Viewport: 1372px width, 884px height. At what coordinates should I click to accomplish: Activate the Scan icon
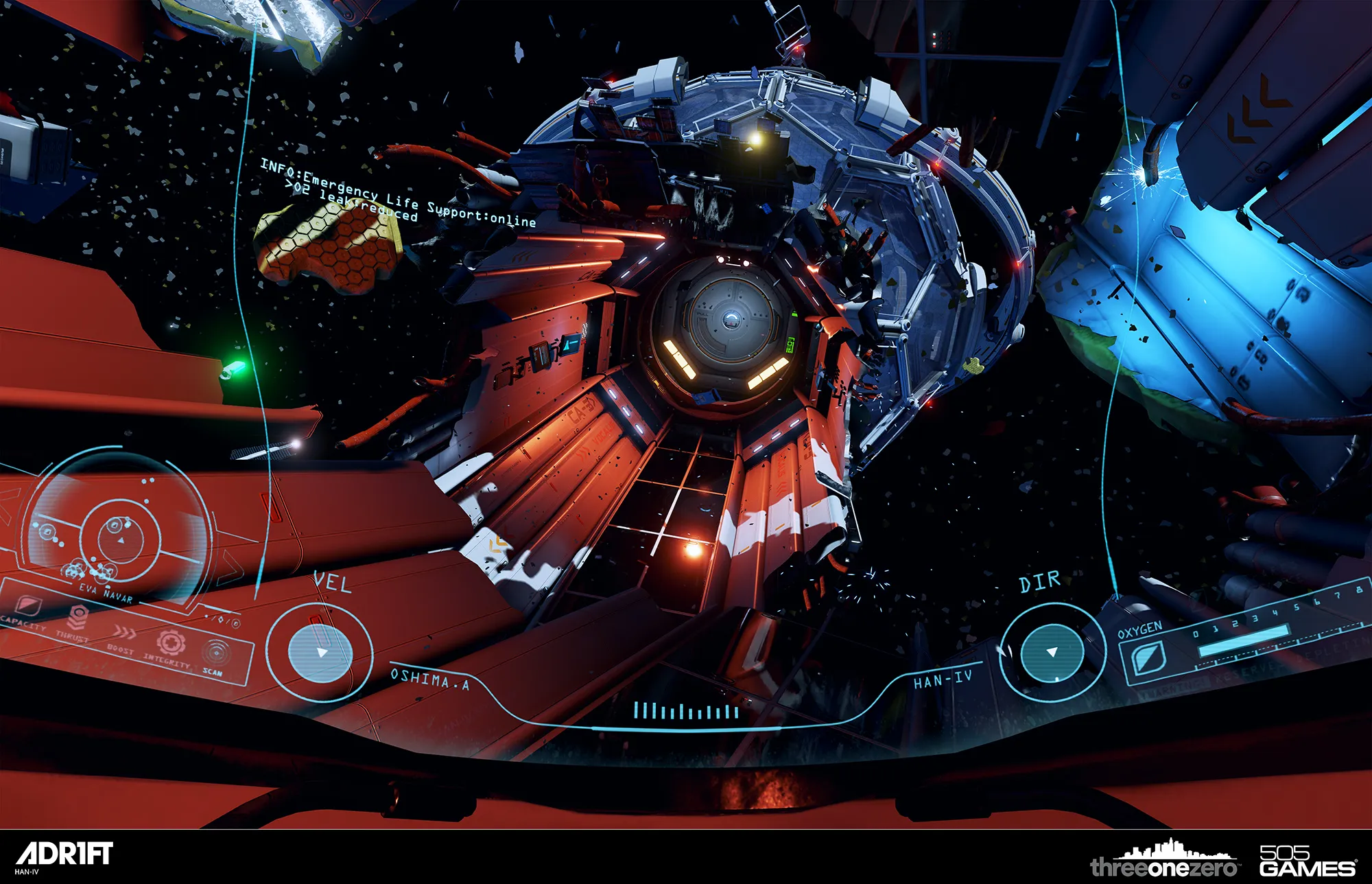pyautogui.click(x=215, y=652)
